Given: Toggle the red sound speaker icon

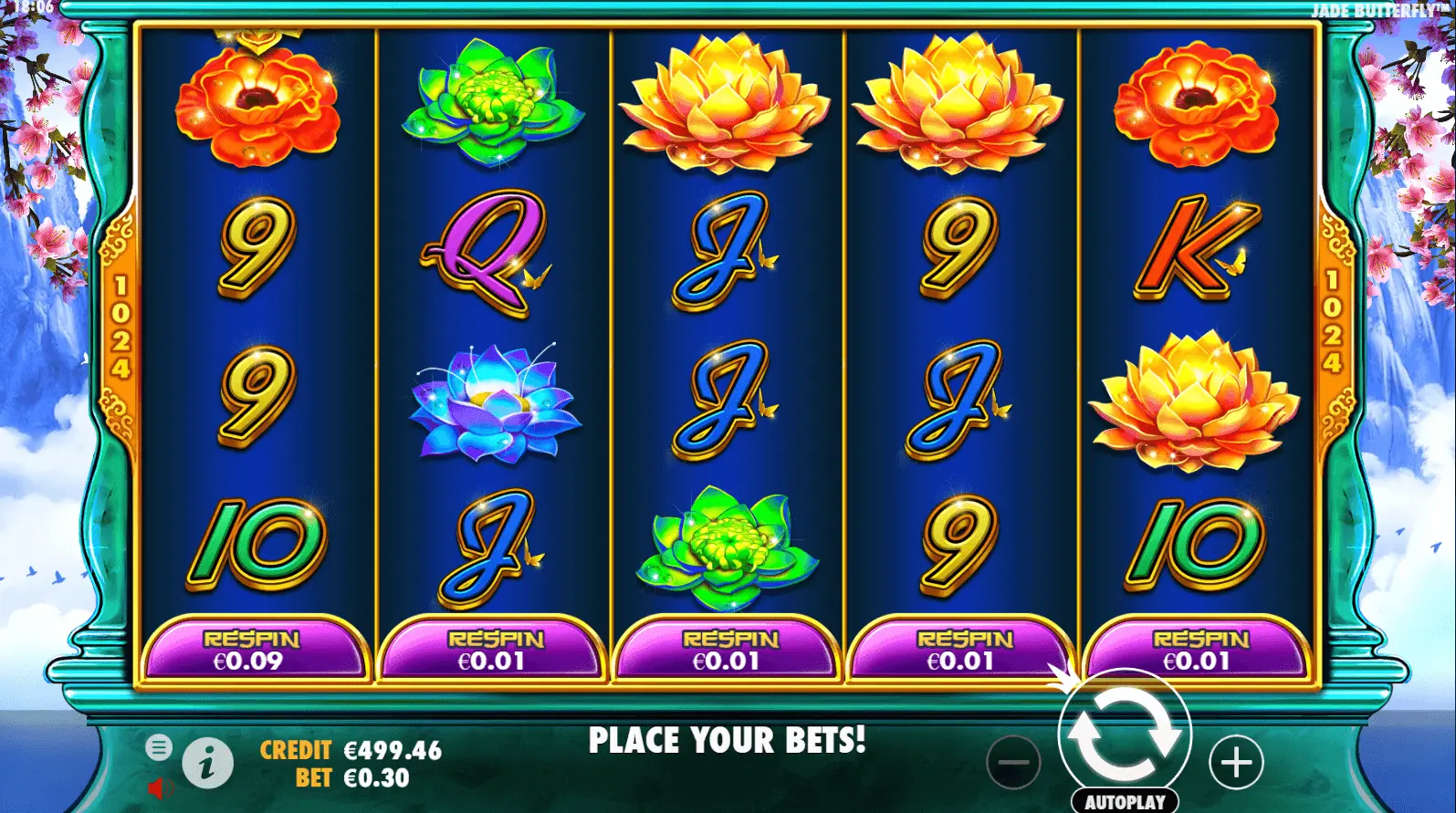Looking at the screenshot, I should tap(160, 787).
